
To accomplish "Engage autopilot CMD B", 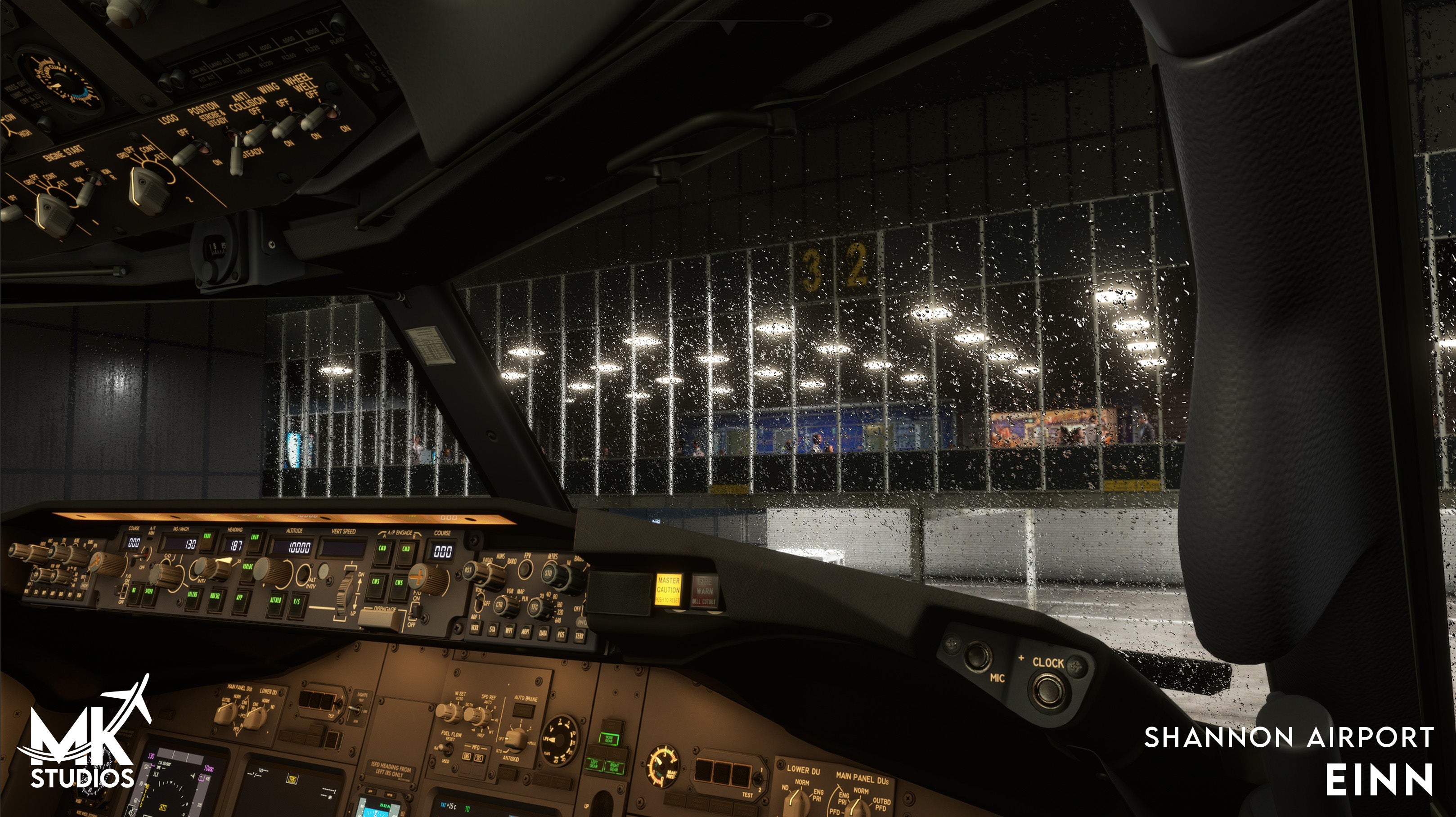I will pos(406,551).
